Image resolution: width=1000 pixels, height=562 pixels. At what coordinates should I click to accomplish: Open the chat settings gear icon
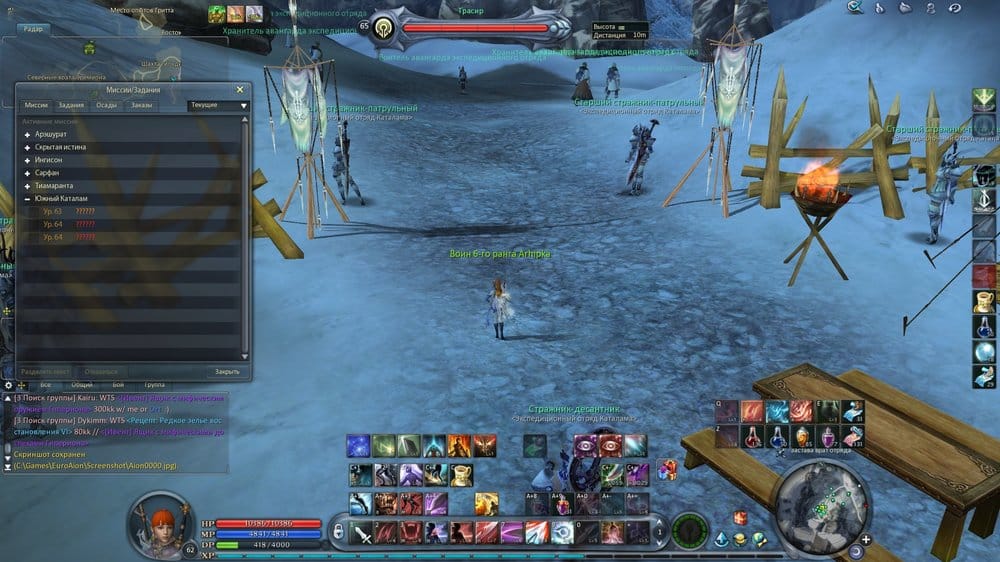9,384
